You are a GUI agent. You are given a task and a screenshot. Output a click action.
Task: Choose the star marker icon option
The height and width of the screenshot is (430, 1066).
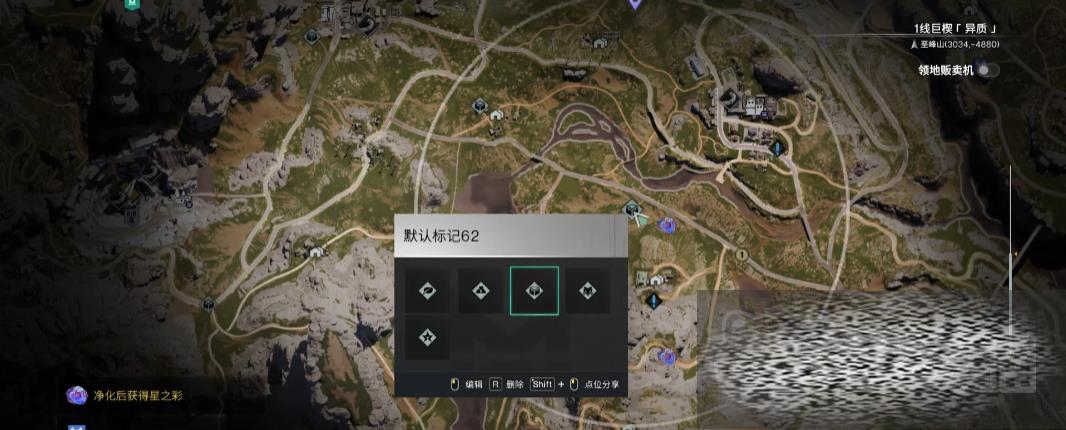point(427,337)
